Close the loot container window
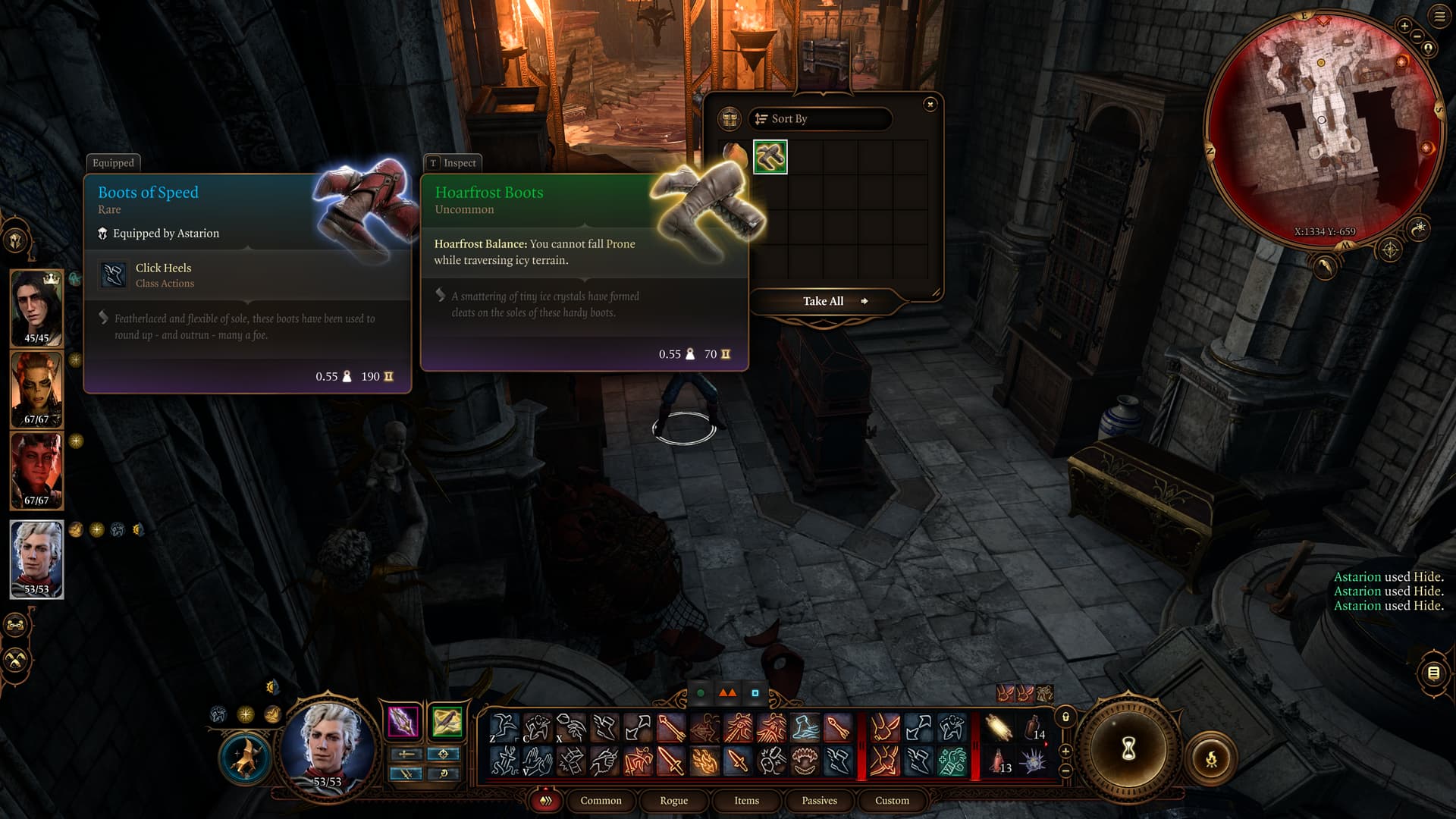 pyautogui.click(x=930, y=104)
